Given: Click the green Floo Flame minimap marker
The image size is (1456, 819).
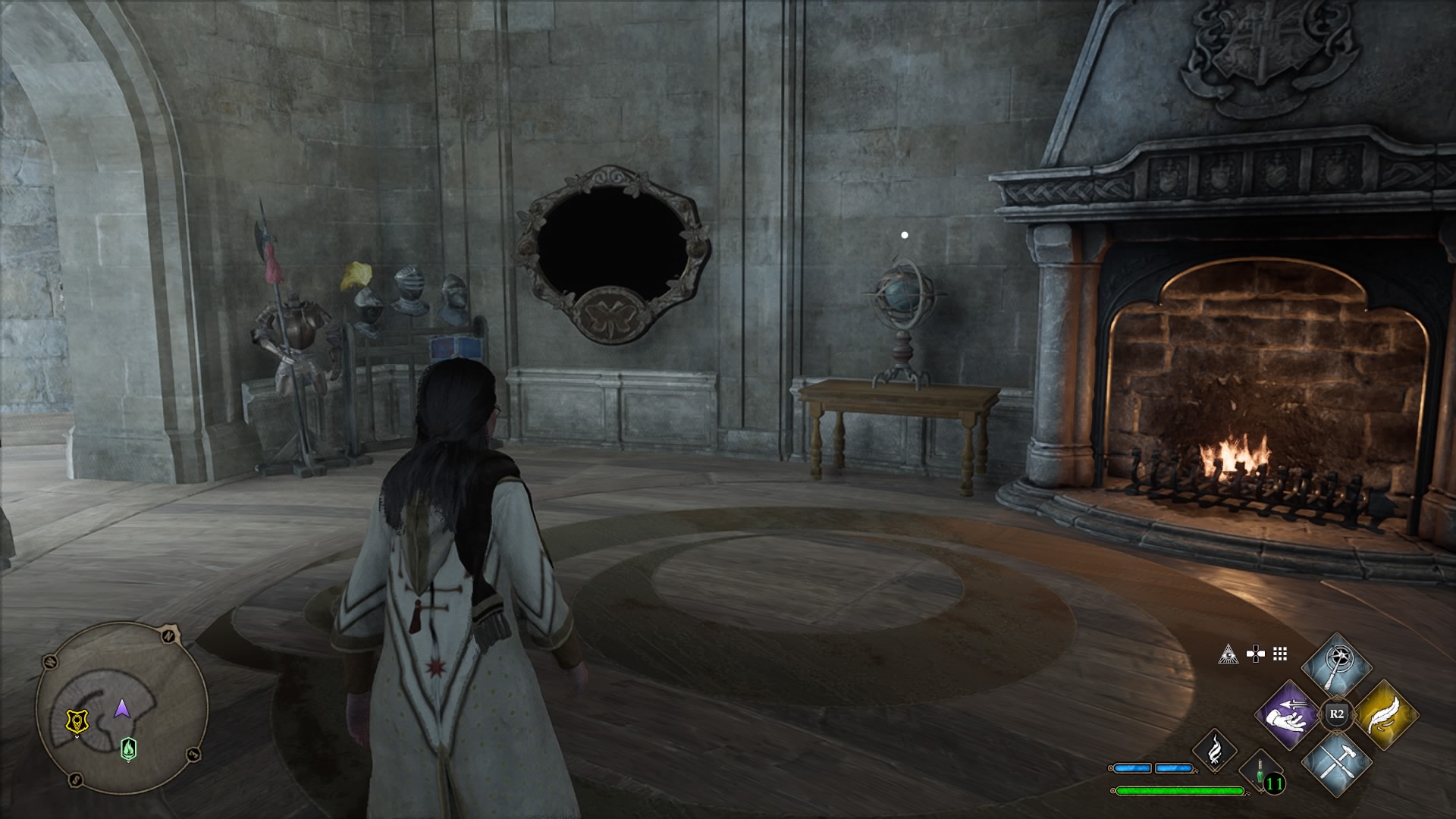Looking at the screenshot, I should click(129, 748).
